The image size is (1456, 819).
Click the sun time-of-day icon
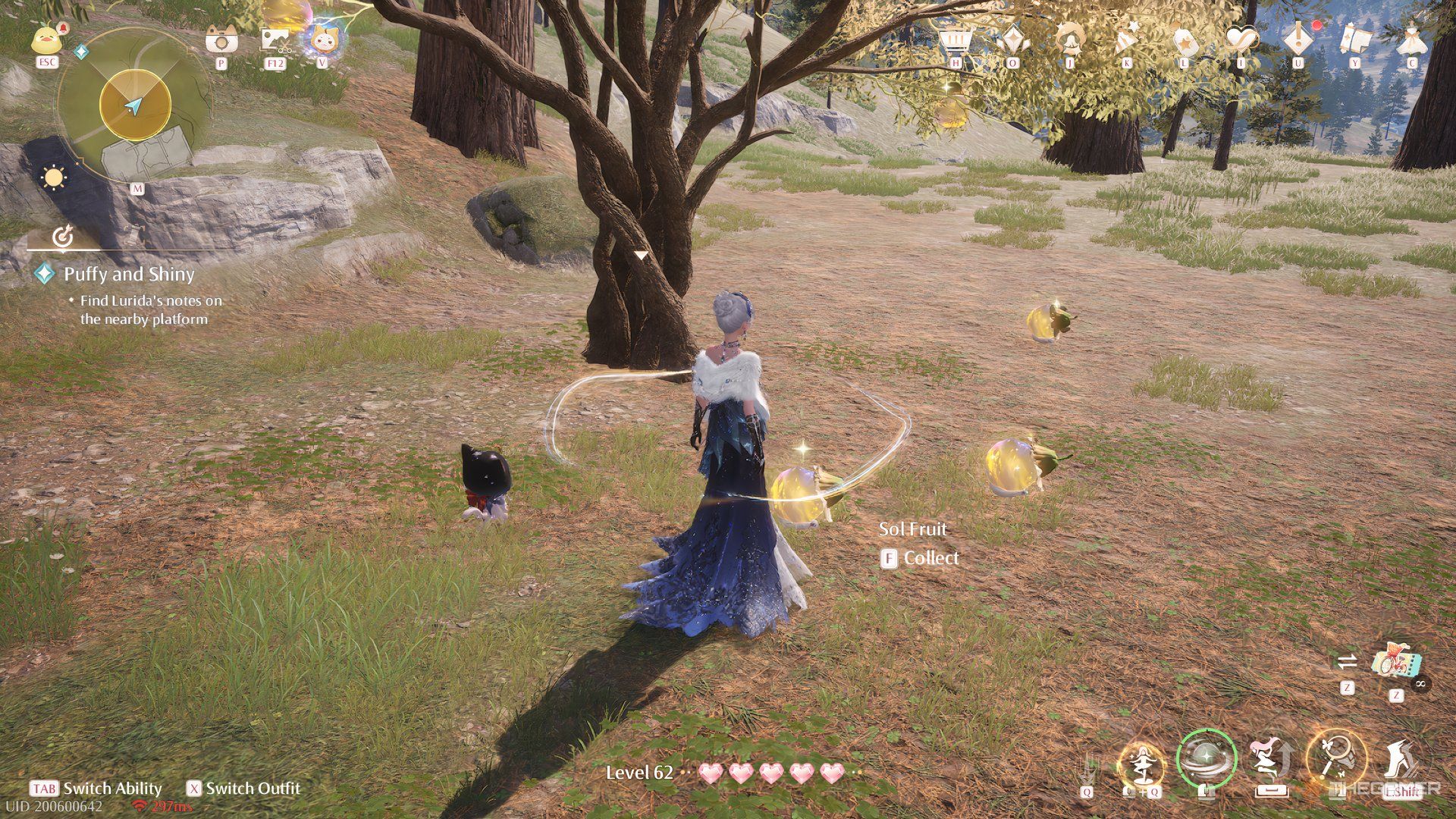point(54,177)
